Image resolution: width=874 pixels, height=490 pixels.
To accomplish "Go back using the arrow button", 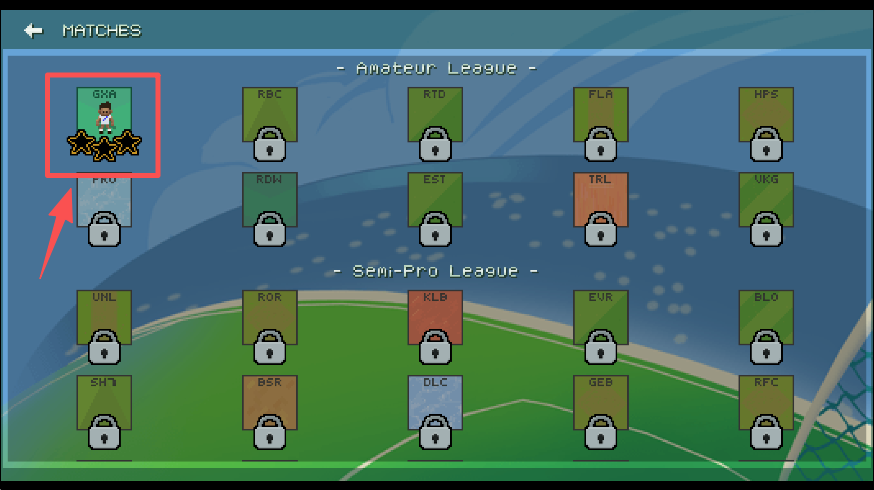I will (34, 30).
